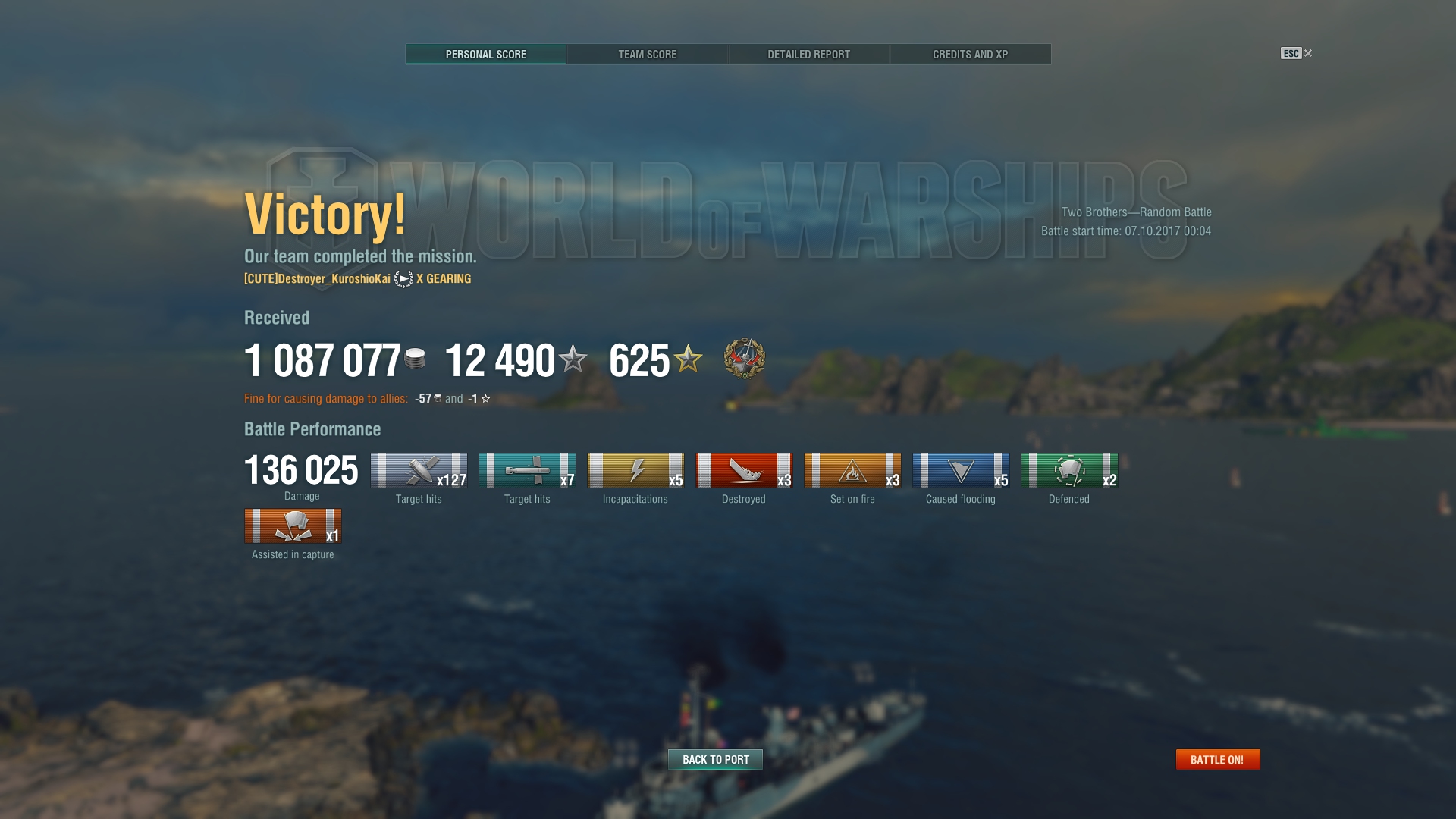Select the achievement medal icon
This screenshot has height=819, width=1456.
(744, 359)
